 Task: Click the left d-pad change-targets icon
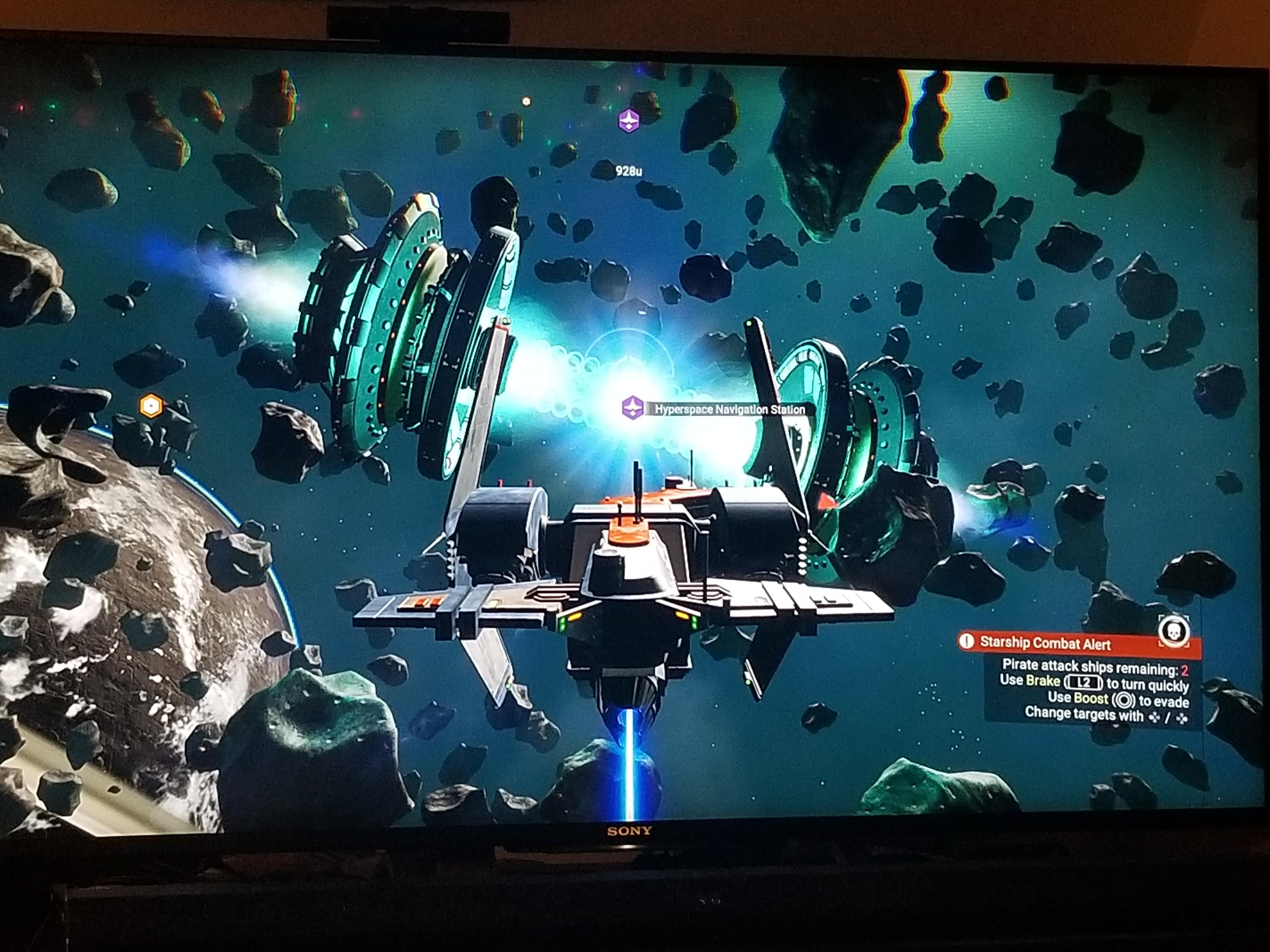(x=1154, y=718)
